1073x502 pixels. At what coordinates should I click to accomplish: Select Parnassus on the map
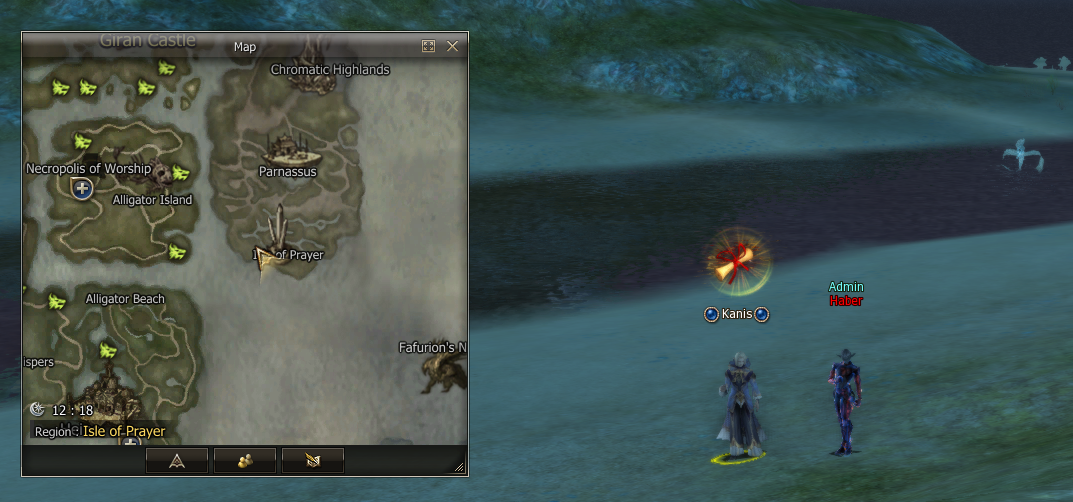(x=290, y=152)
